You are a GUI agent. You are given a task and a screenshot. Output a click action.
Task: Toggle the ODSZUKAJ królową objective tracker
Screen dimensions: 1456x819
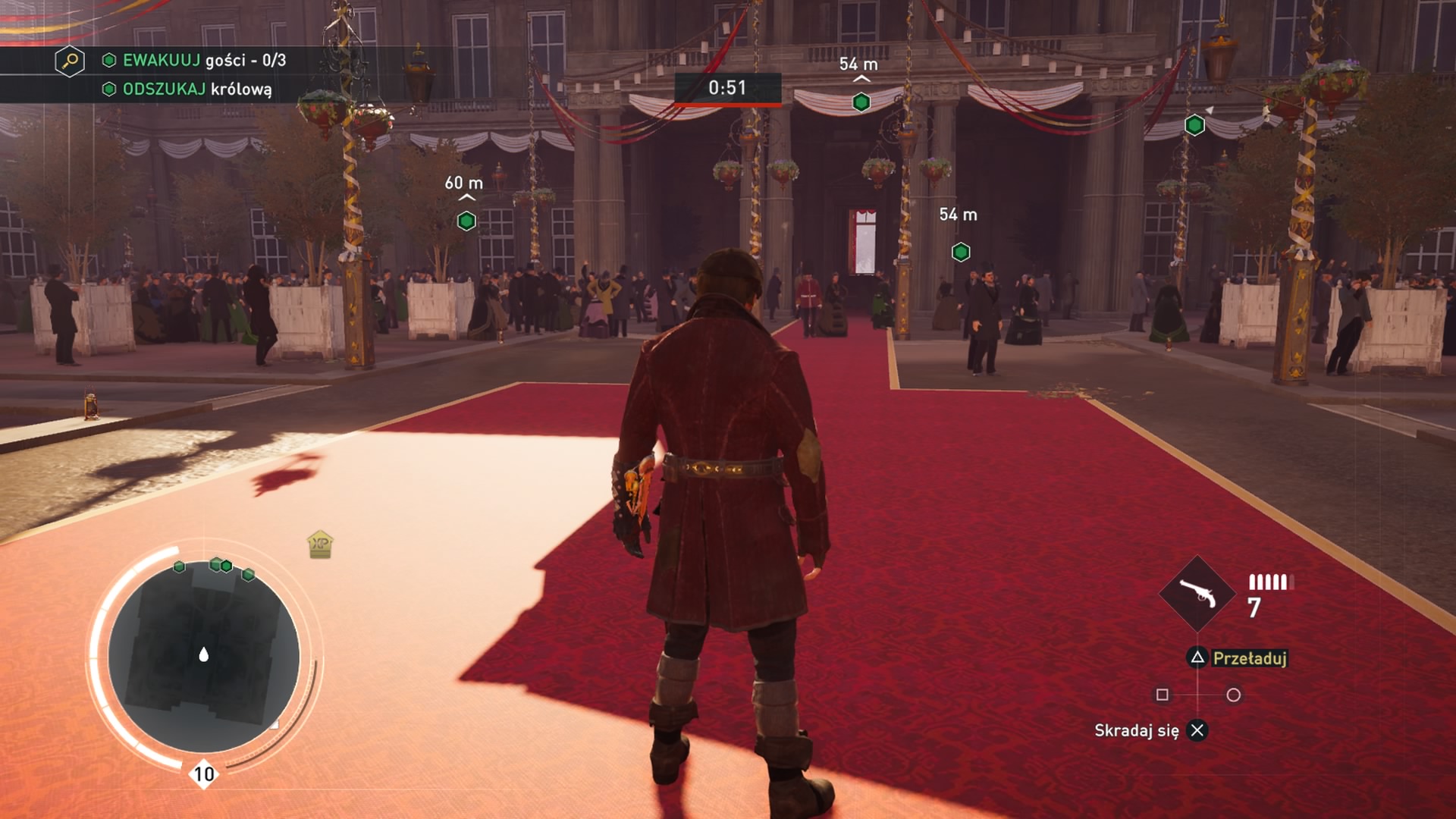click(108, 89)
